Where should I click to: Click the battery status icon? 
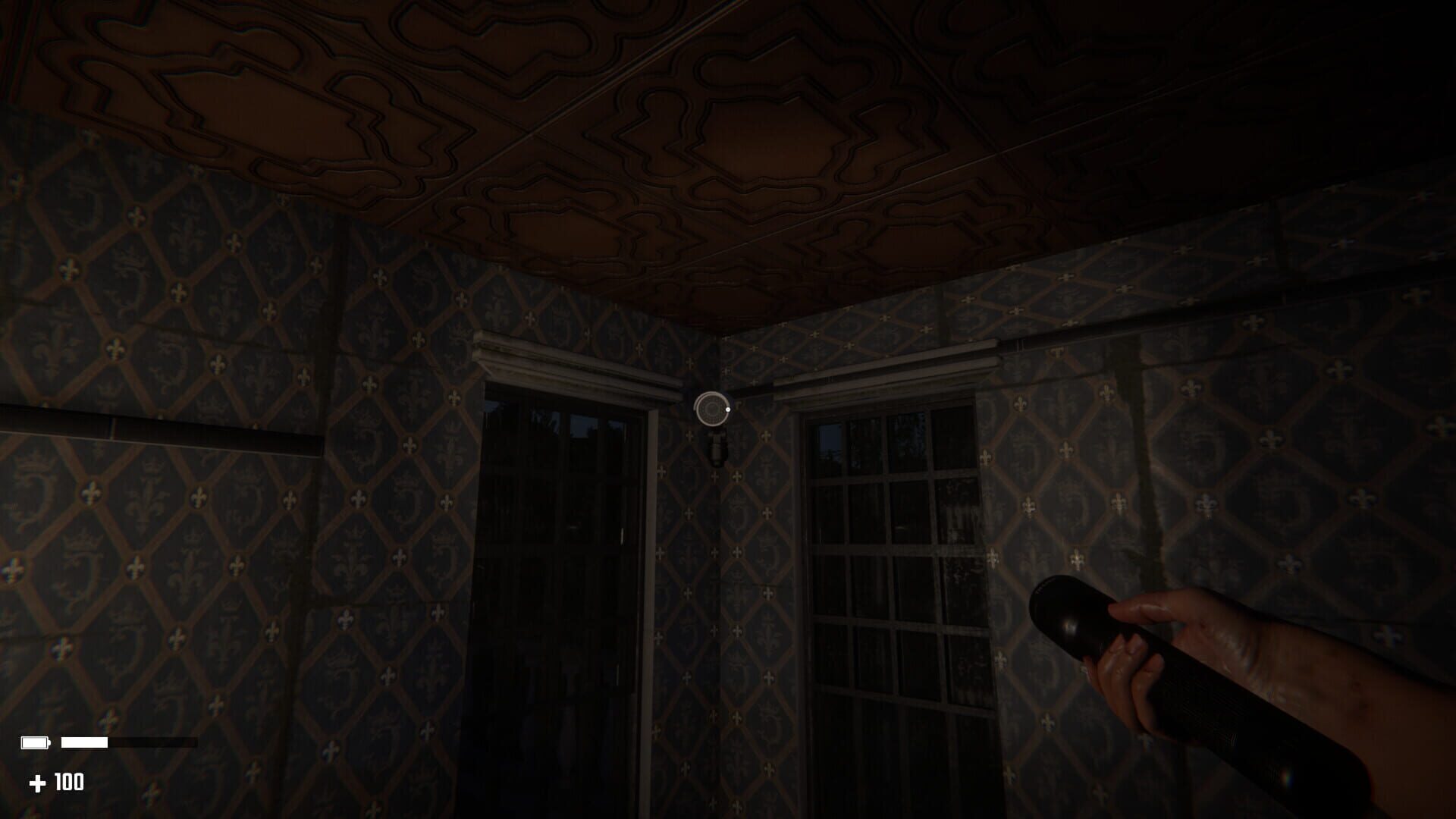tap(34, 742)
